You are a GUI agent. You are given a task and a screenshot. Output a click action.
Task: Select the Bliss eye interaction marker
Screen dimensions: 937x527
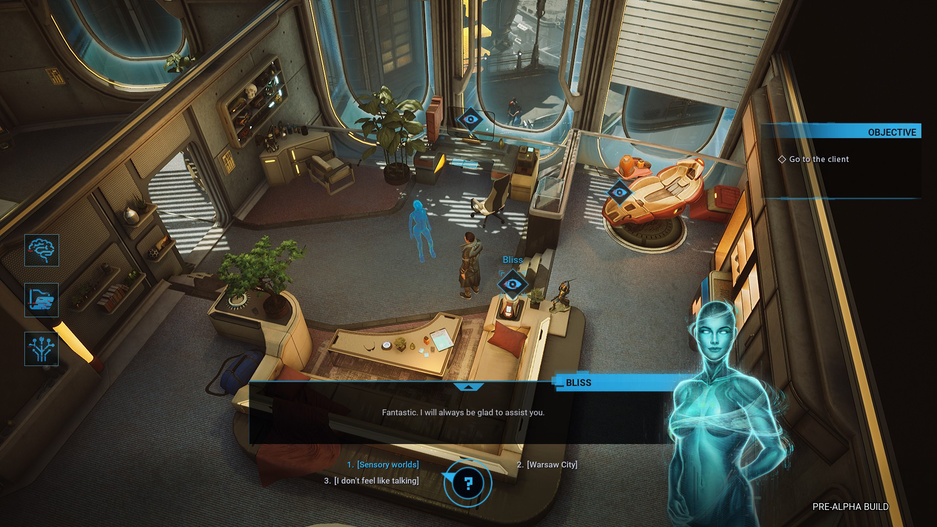[512, 283]
